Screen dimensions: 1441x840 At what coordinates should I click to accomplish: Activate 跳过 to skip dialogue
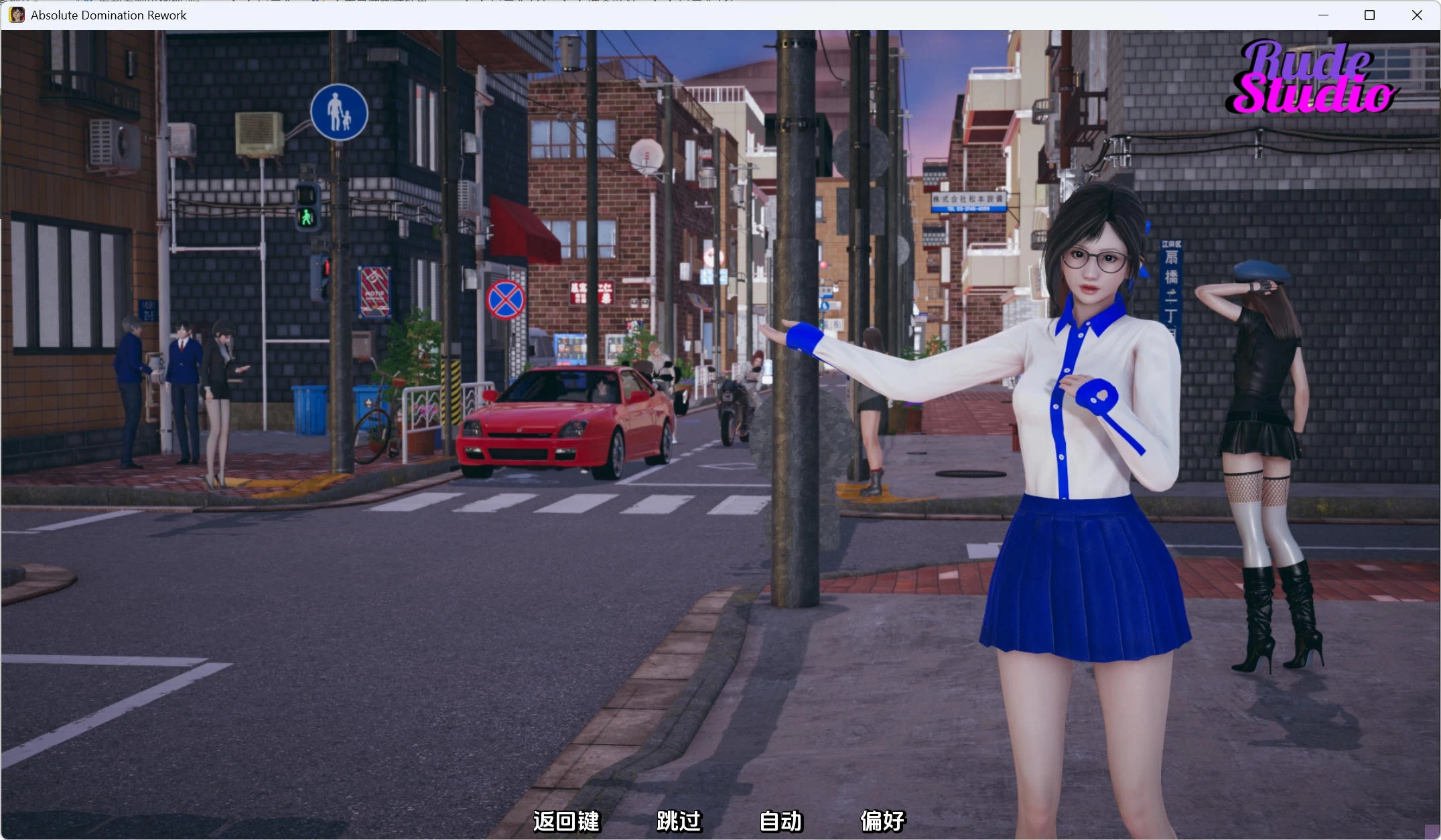click(678, 821)
